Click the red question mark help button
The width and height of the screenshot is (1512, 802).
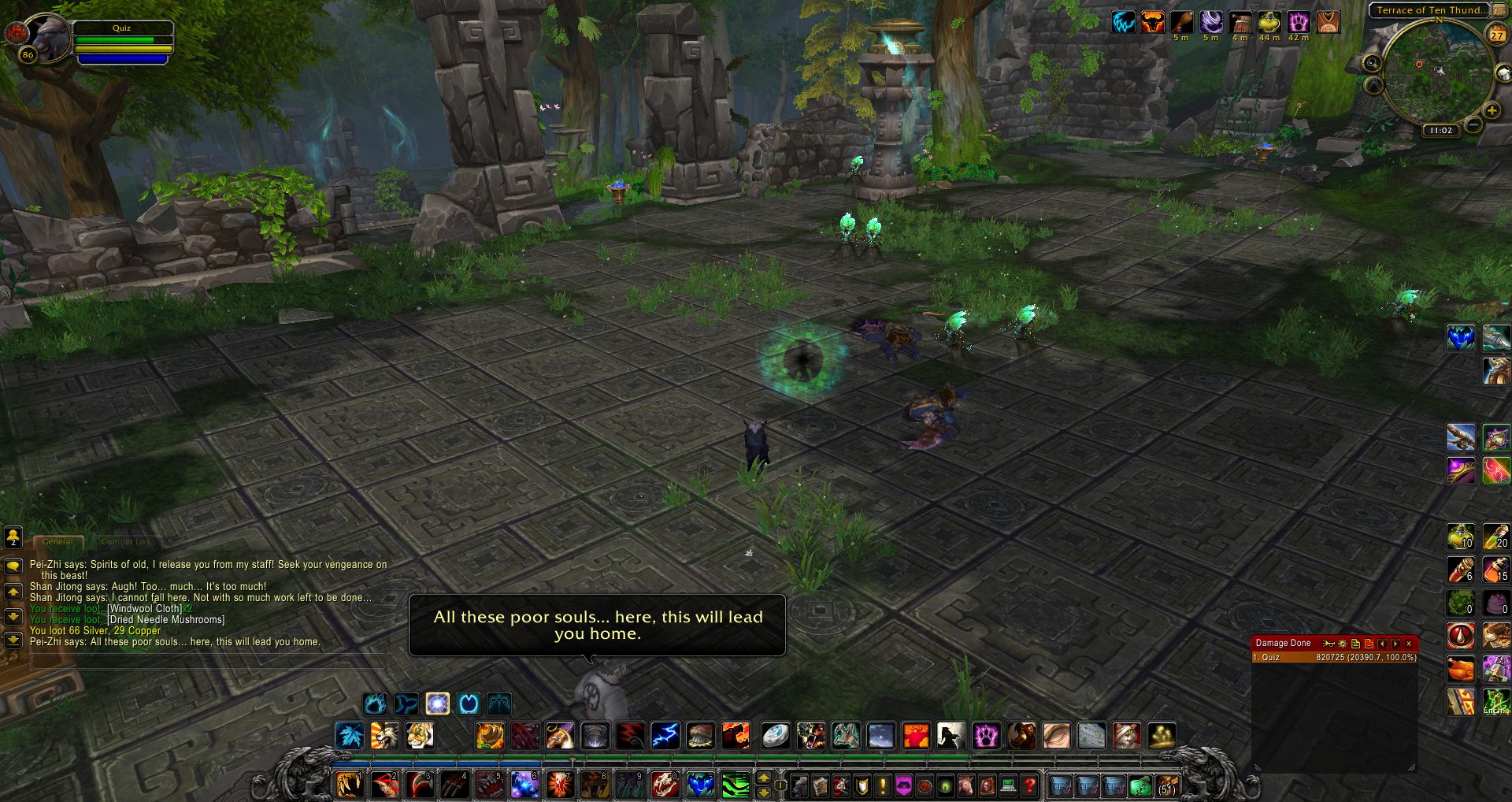tap(1028, 785)
